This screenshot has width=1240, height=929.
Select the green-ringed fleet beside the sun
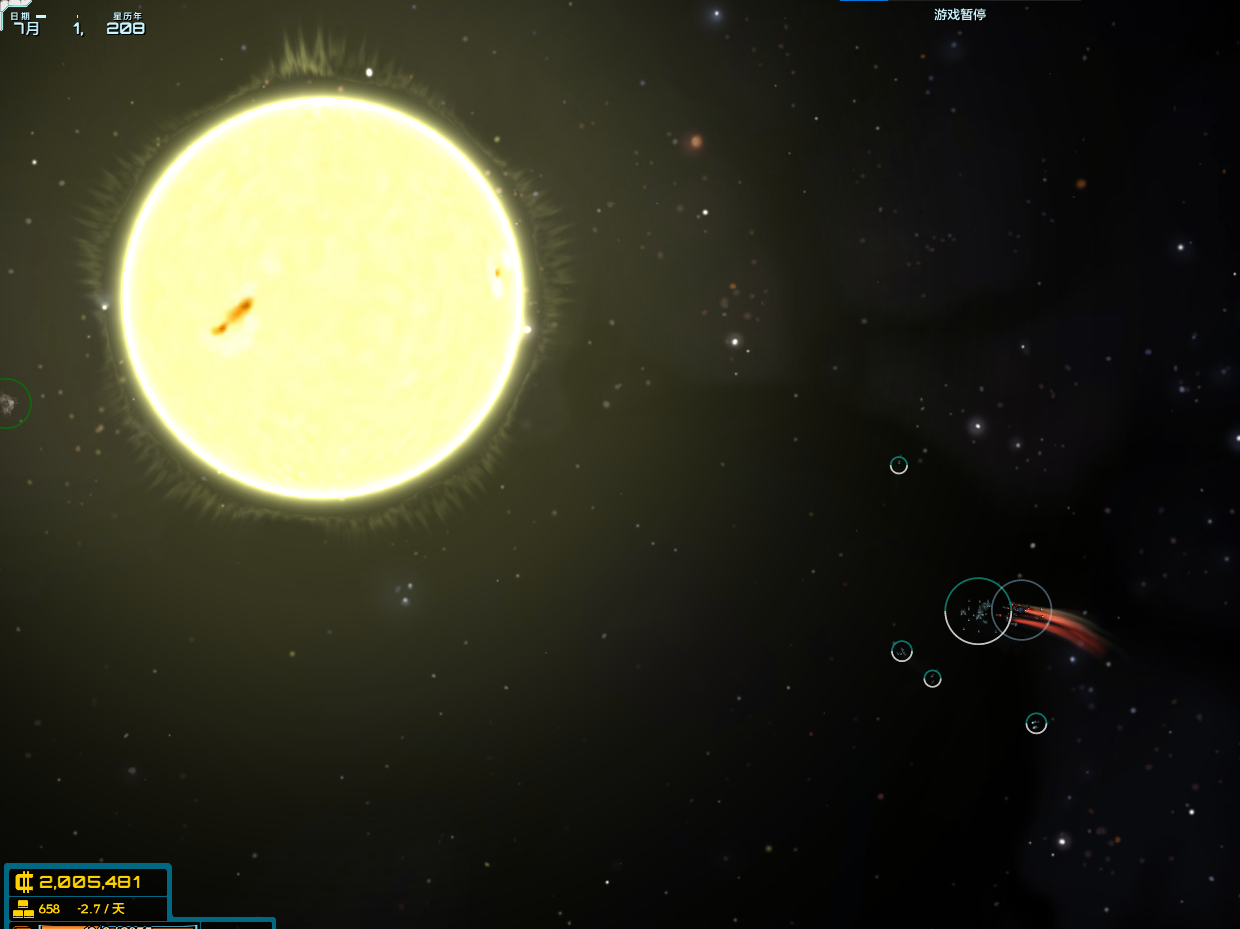click(8, 404)
